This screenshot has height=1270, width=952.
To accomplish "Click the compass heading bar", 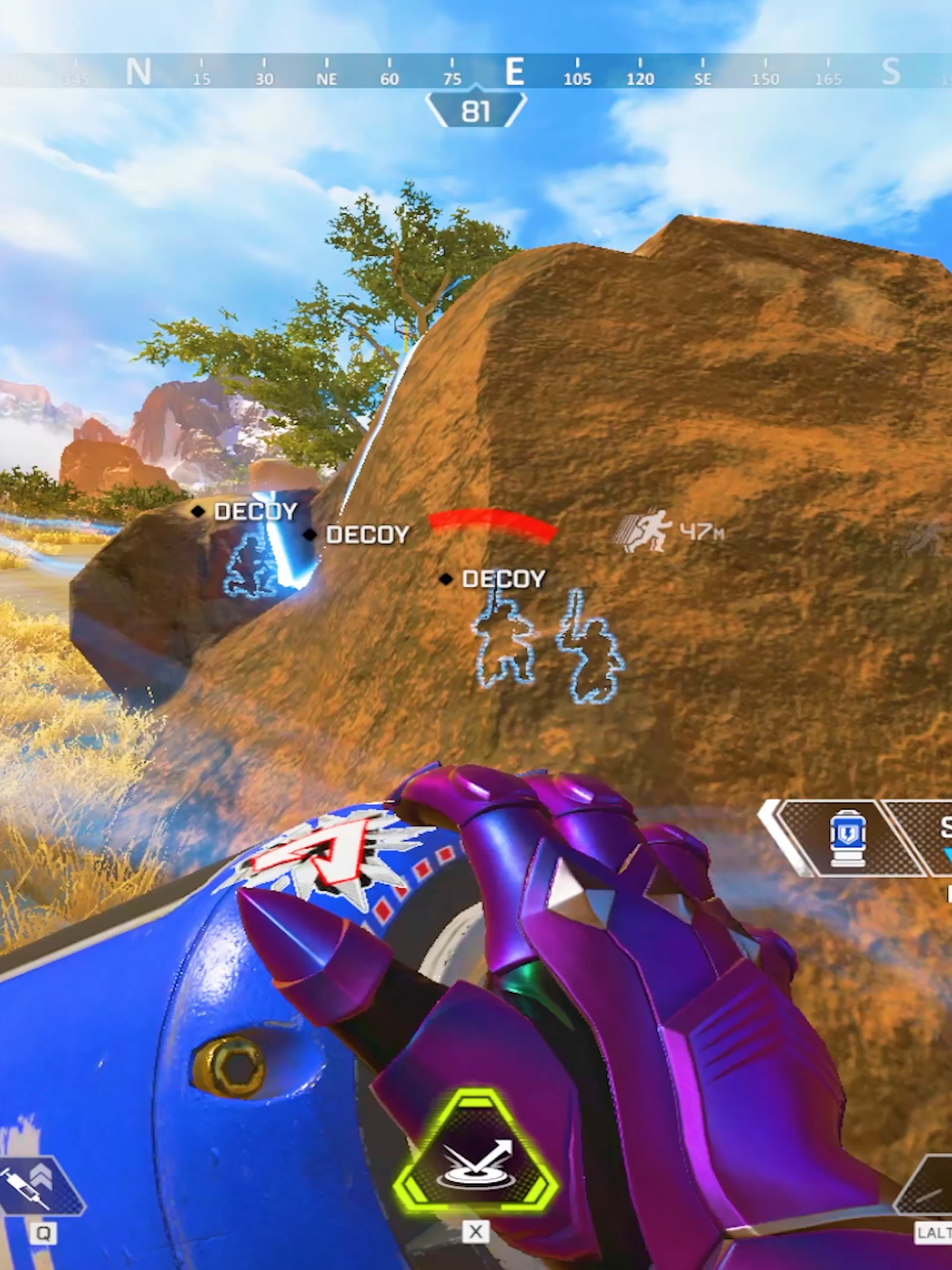I will tap(476, 72).
